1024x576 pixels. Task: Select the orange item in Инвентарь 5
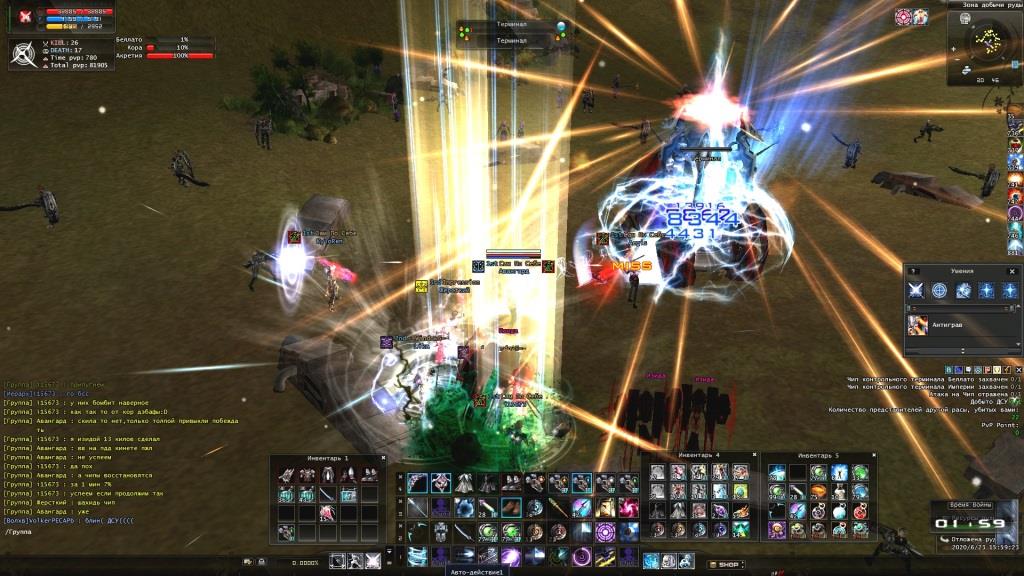[817, 490]
